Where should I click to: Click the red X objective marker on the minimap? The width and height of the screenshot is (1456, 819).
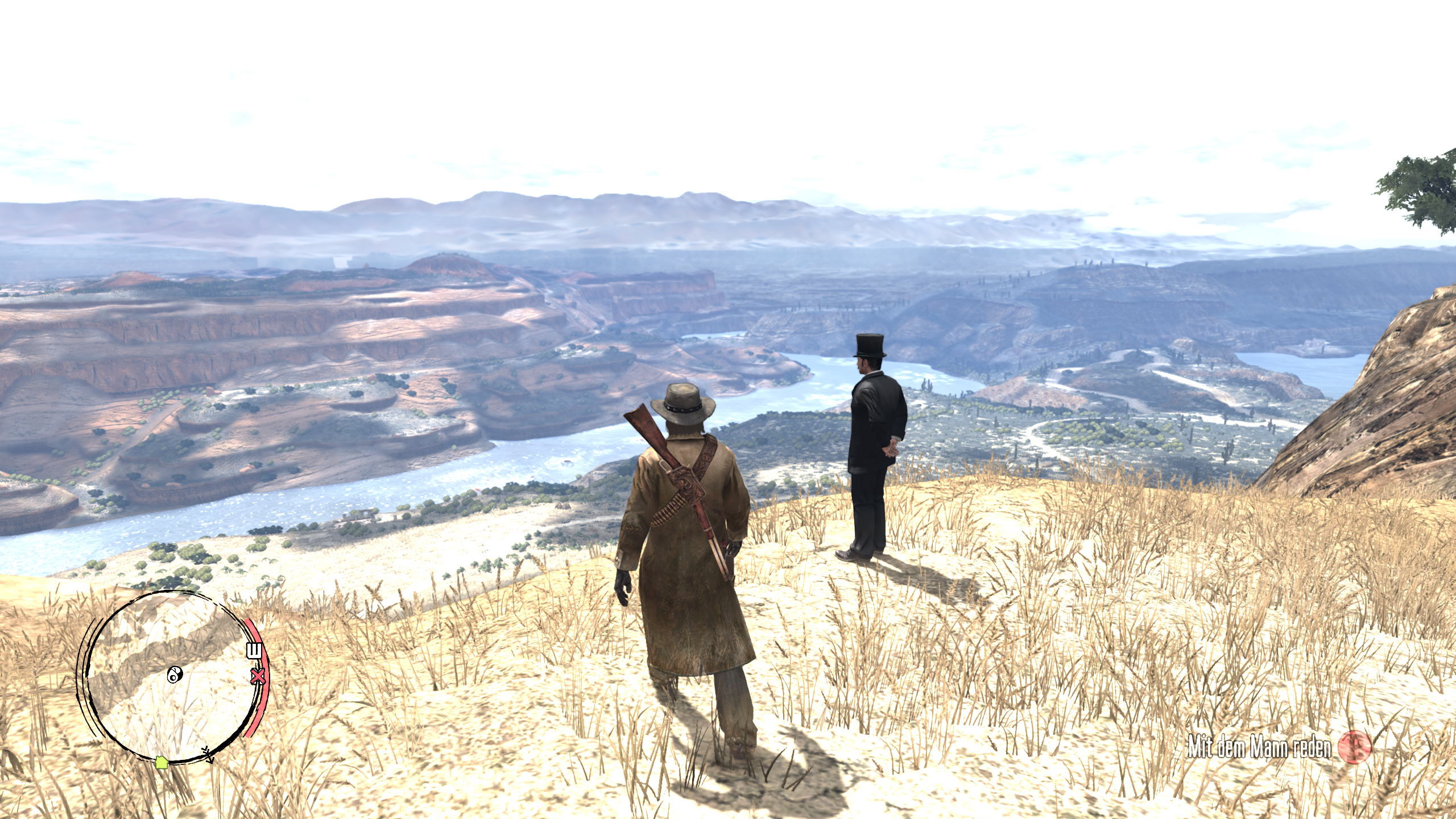[257, 676]
